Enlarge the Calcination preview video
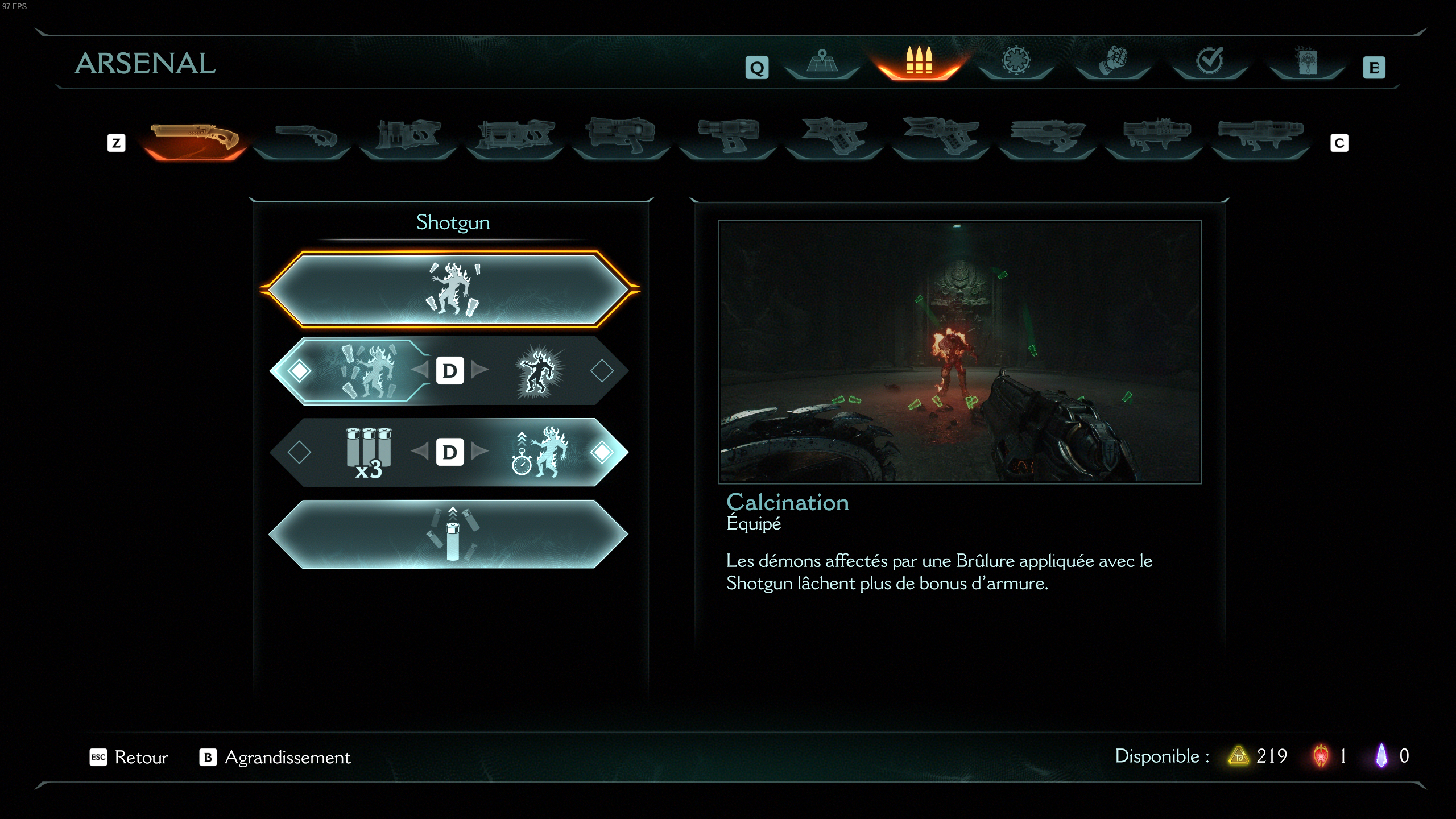This screenshot has width=1456, height=819. [959, 351]
